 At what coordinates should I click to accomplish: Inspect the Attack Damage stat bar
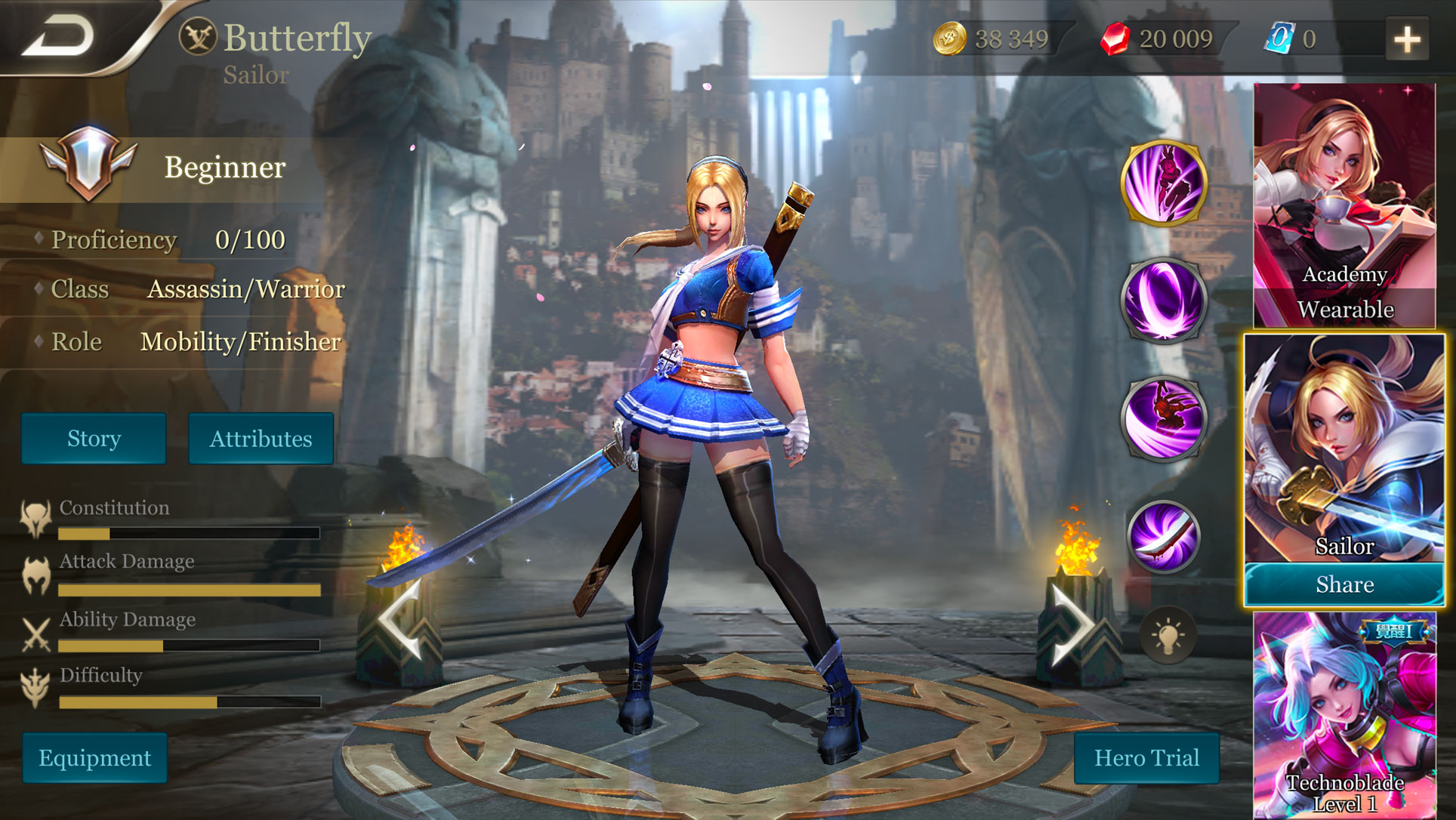[x=189, y=589]
